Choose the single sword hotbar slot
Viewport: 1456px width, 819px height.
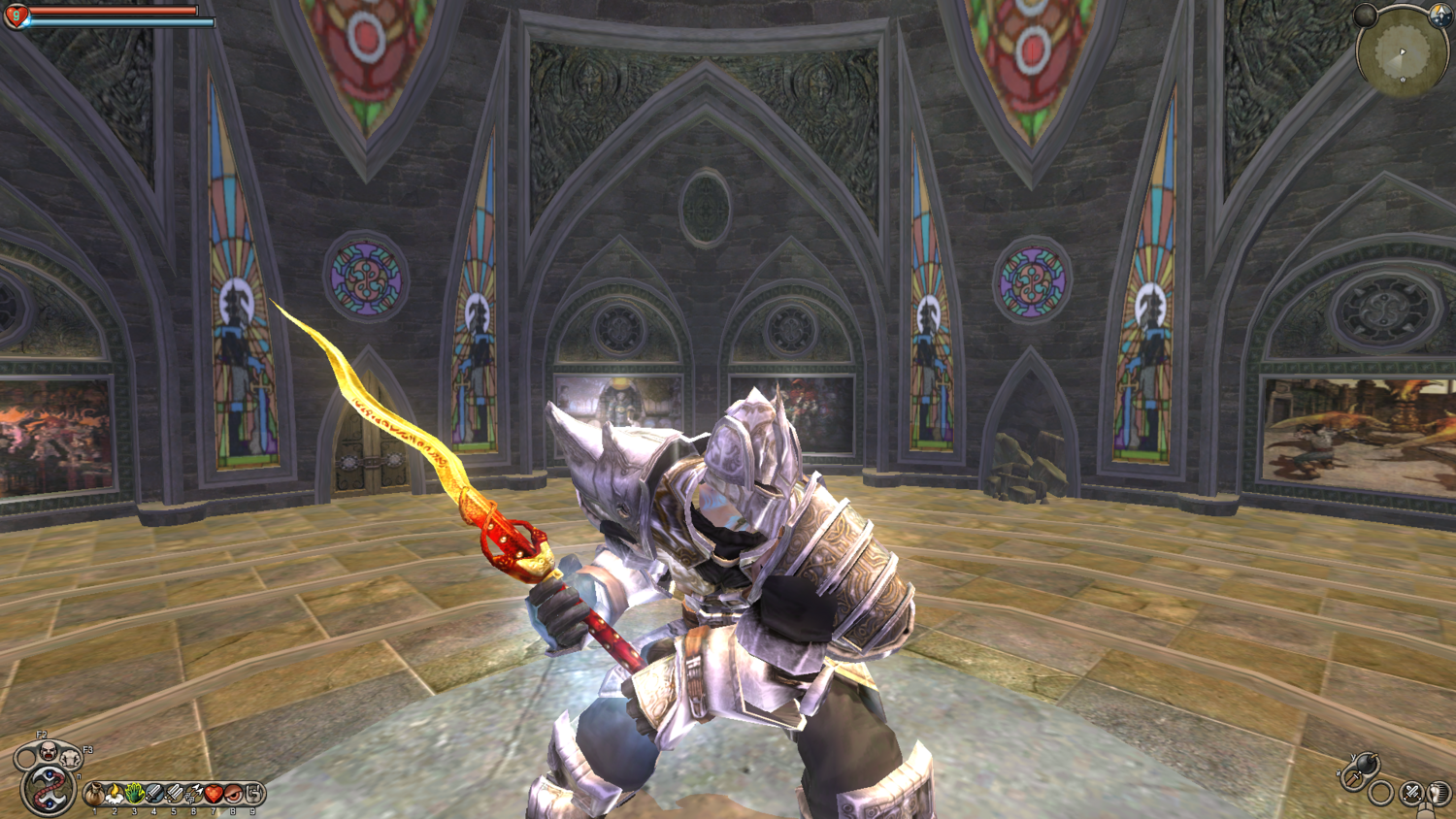point(154,795)
